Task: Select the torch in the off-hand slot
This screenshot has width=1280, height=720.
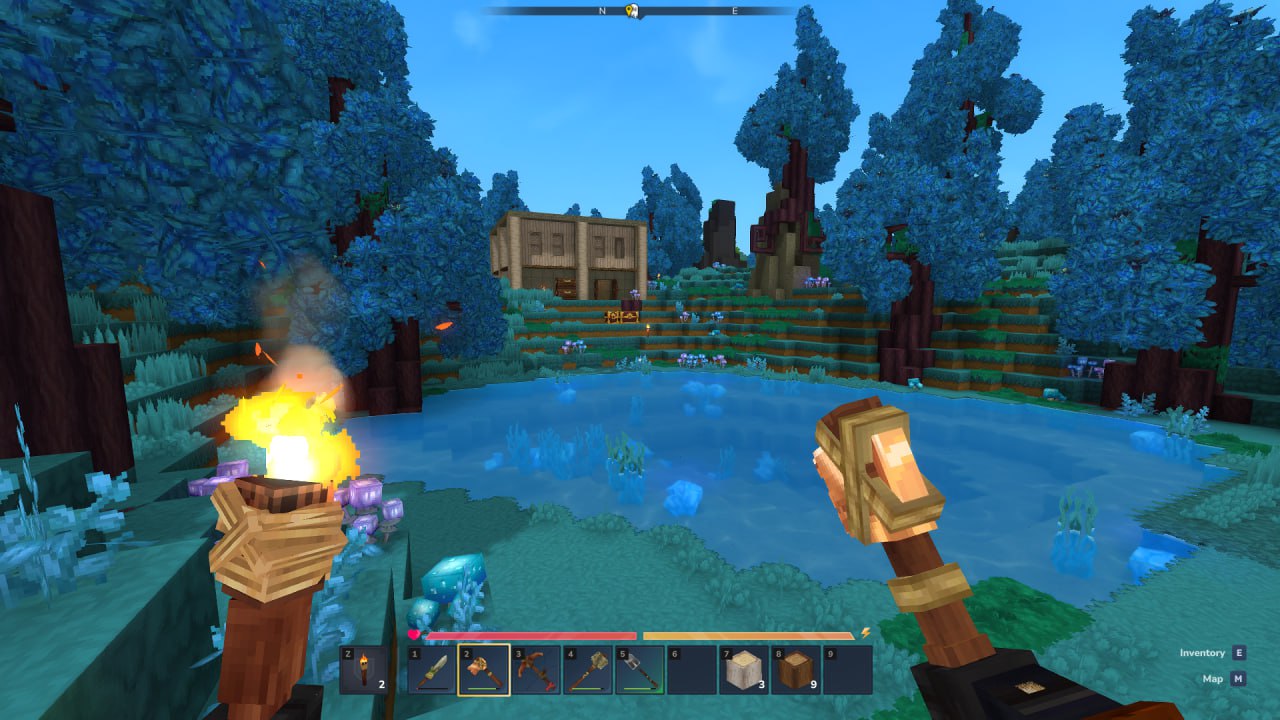Action: [x=364, y=670]
